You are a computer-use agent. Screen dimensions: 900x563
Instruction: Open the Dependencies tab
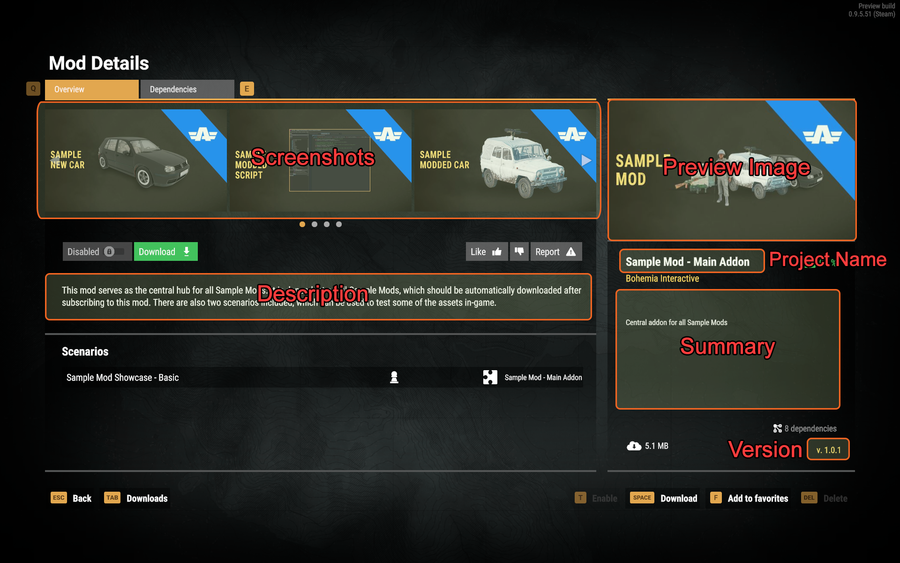coord(186,90)
